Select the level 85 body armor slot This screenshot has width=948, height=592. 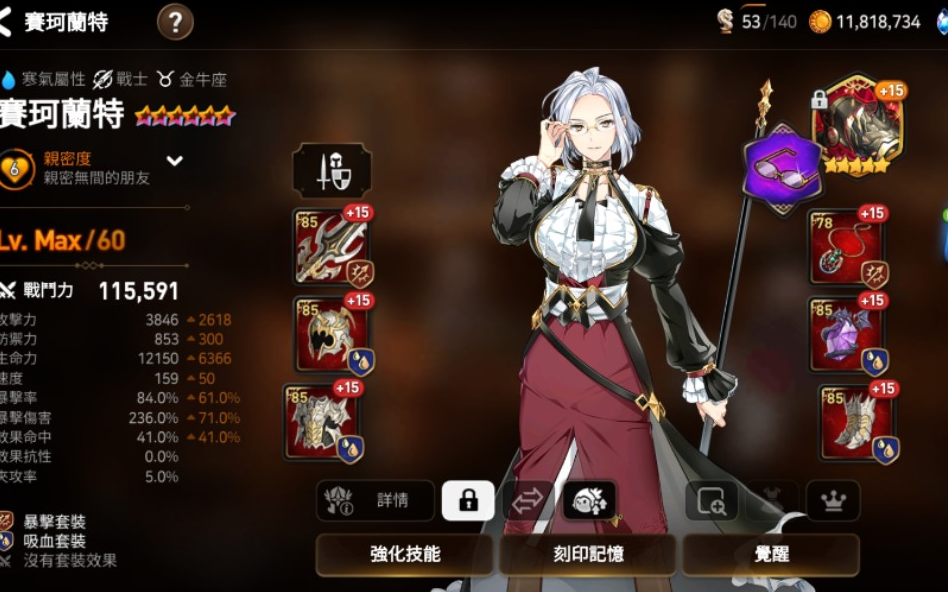[323, 421]
